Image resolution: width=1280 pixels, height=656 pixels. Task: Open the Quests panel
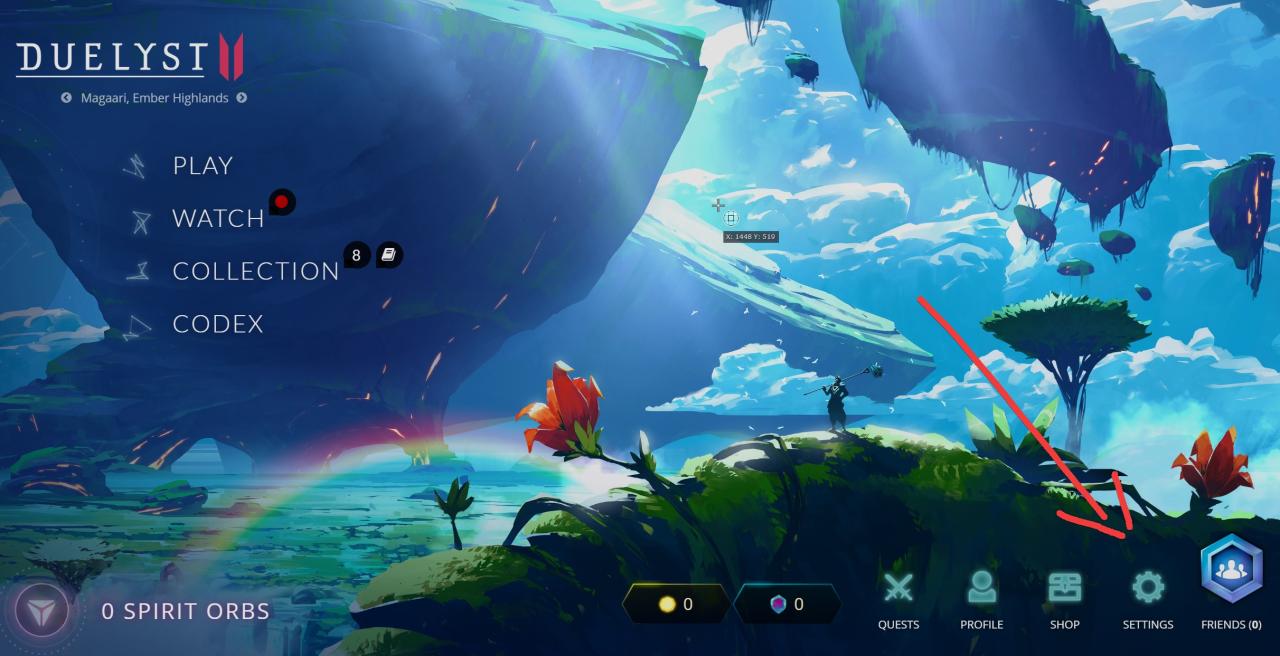898,598
